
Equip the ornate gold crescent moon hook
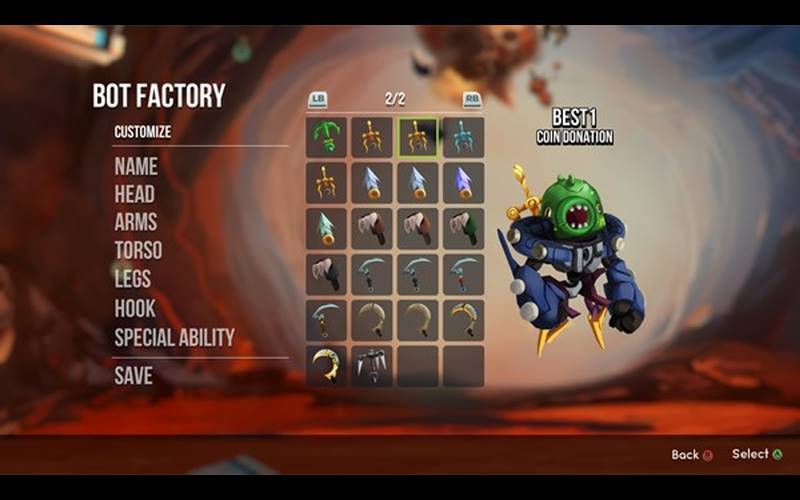(x=327, y=366)
